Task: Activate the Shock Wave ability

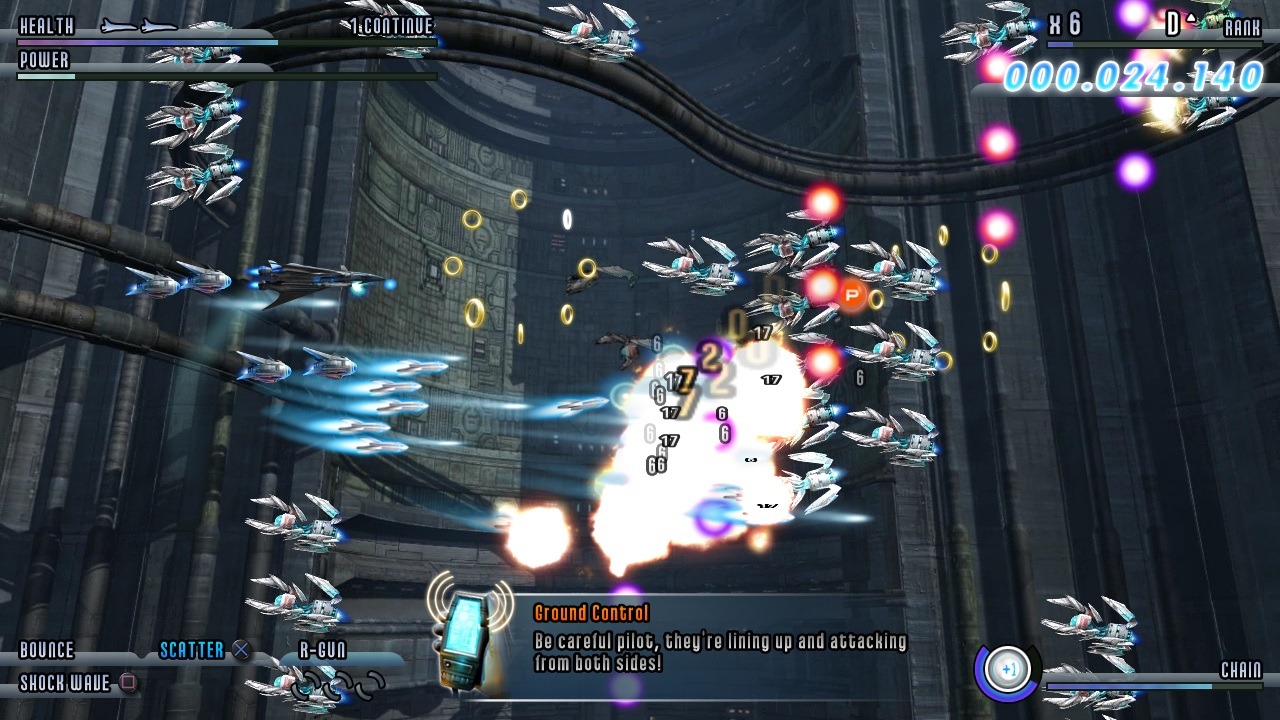Action: [x=66, y=684]
